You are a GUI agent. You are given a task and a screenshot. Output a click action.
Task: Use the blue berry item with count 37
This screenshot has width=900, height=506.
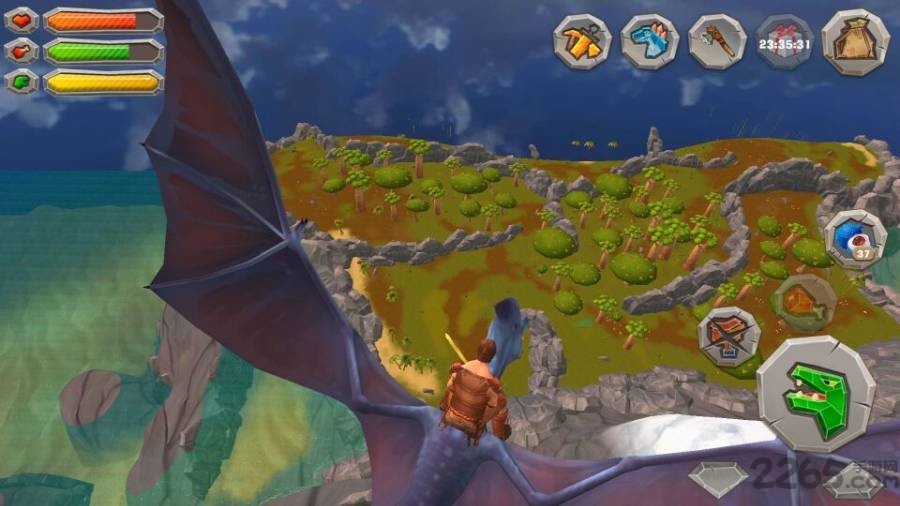pos(855,240)
